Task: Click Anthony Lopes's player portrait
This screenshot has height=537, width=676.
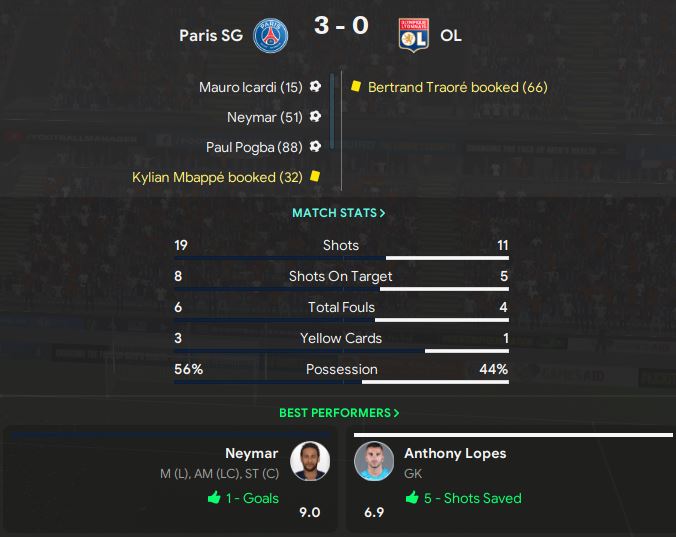Action: (x=374, y=461)
